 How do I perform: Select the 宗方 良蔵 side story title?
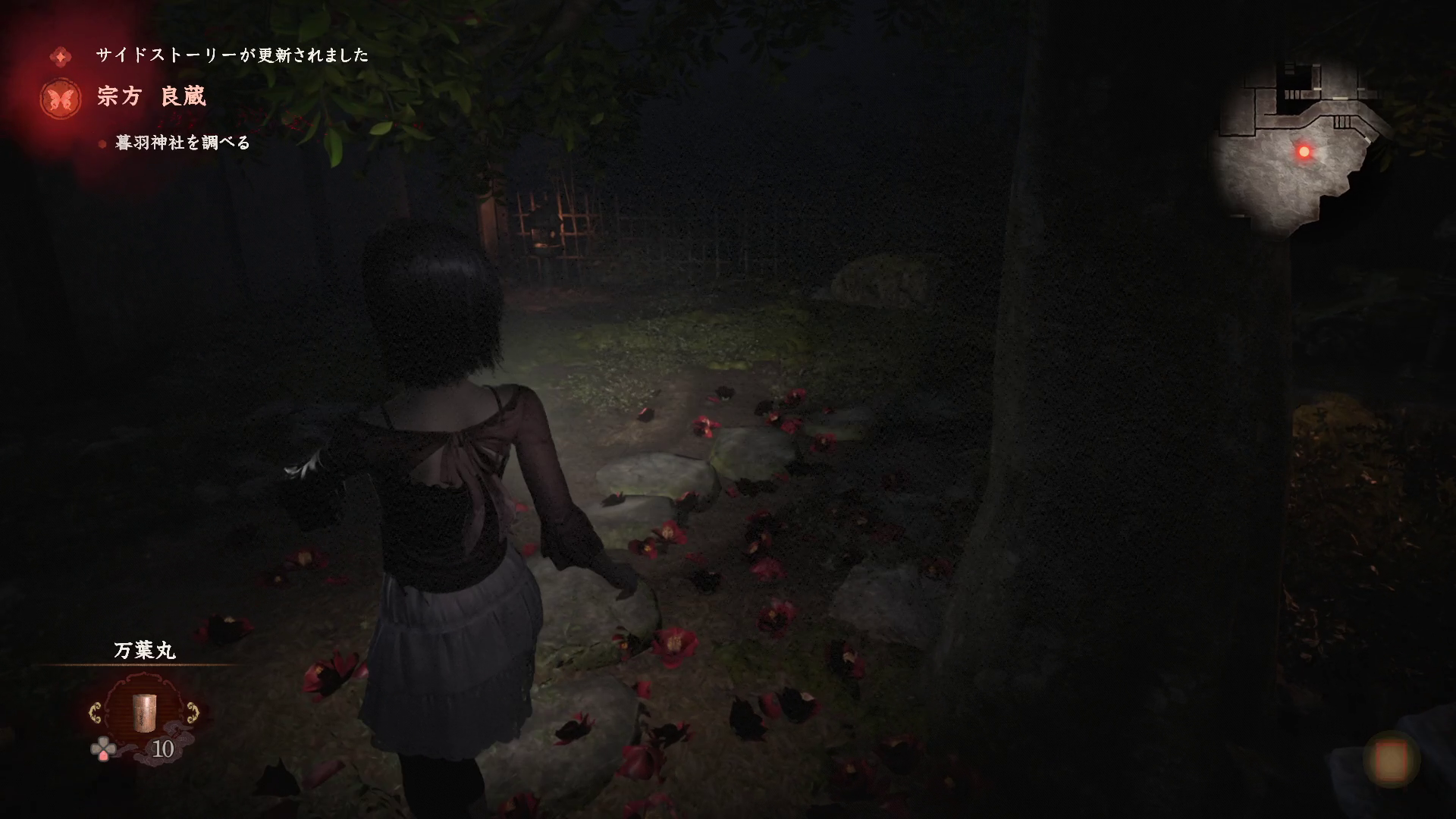[x=152, y=97]
